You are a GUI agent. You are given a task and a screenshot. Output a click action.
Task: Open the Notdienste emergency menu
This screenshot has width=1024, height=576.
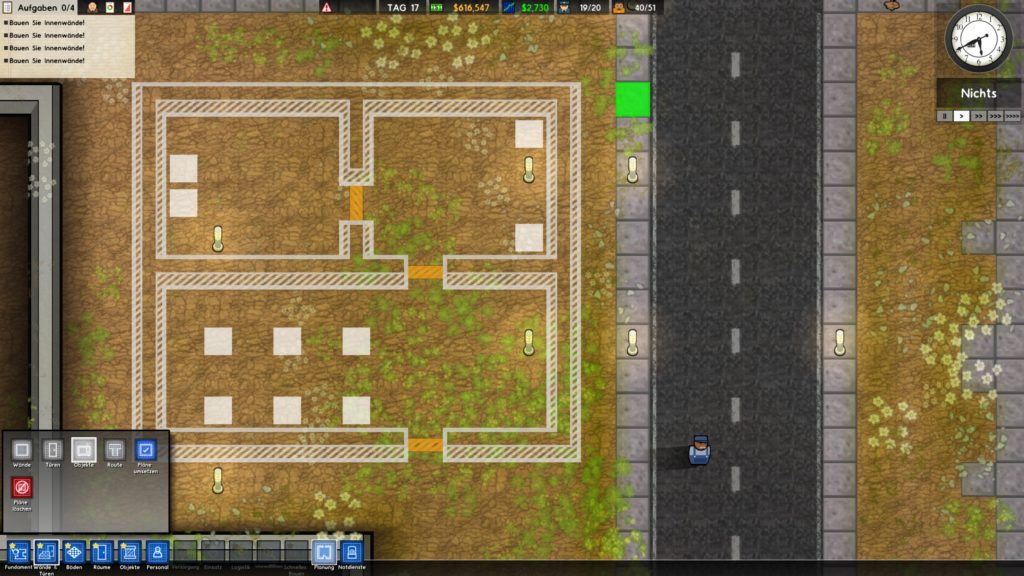[x=351, y=552]
